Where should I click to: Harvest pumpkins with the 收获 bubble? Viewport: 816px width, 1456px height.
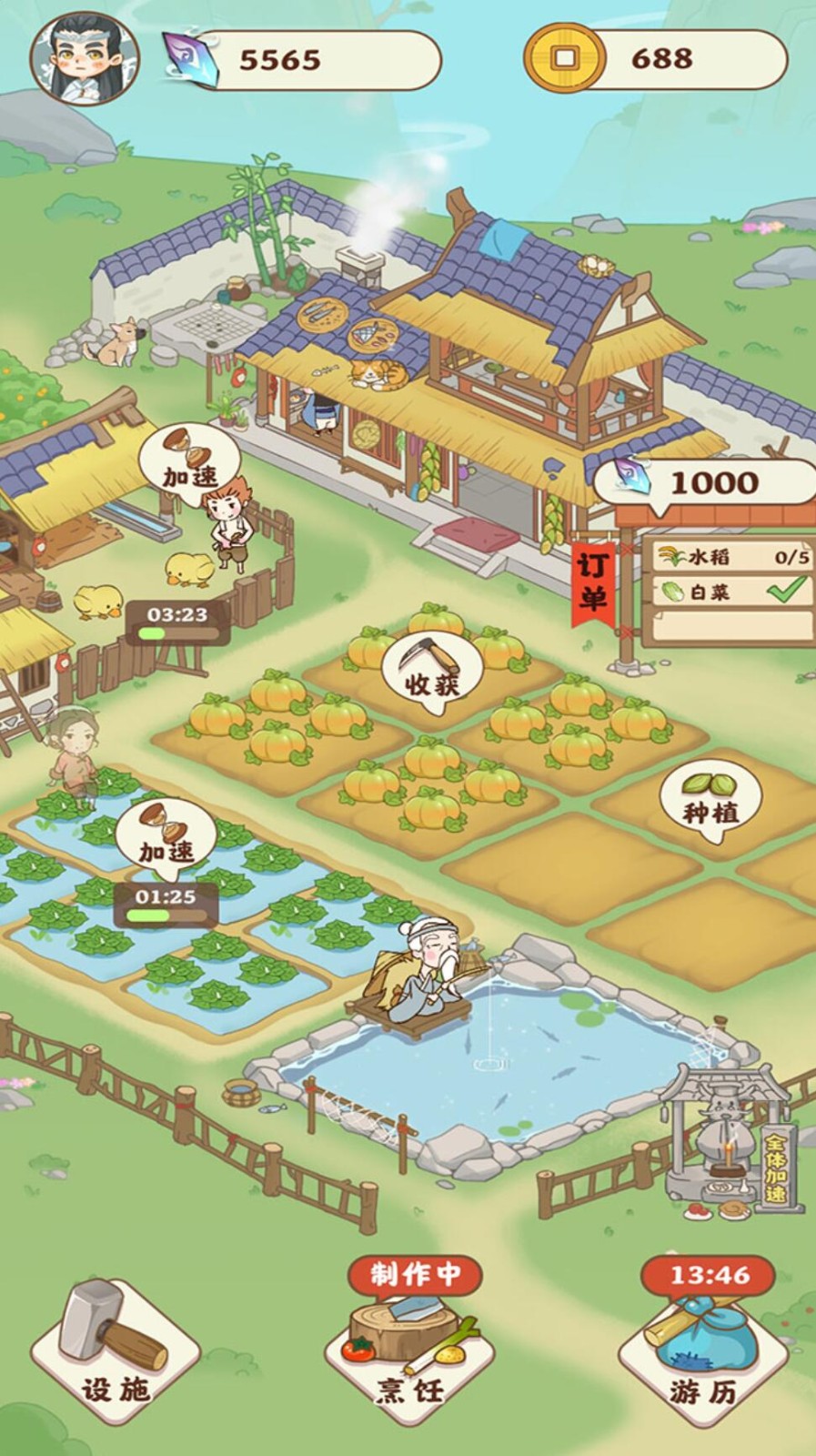(x=432, y=670)
